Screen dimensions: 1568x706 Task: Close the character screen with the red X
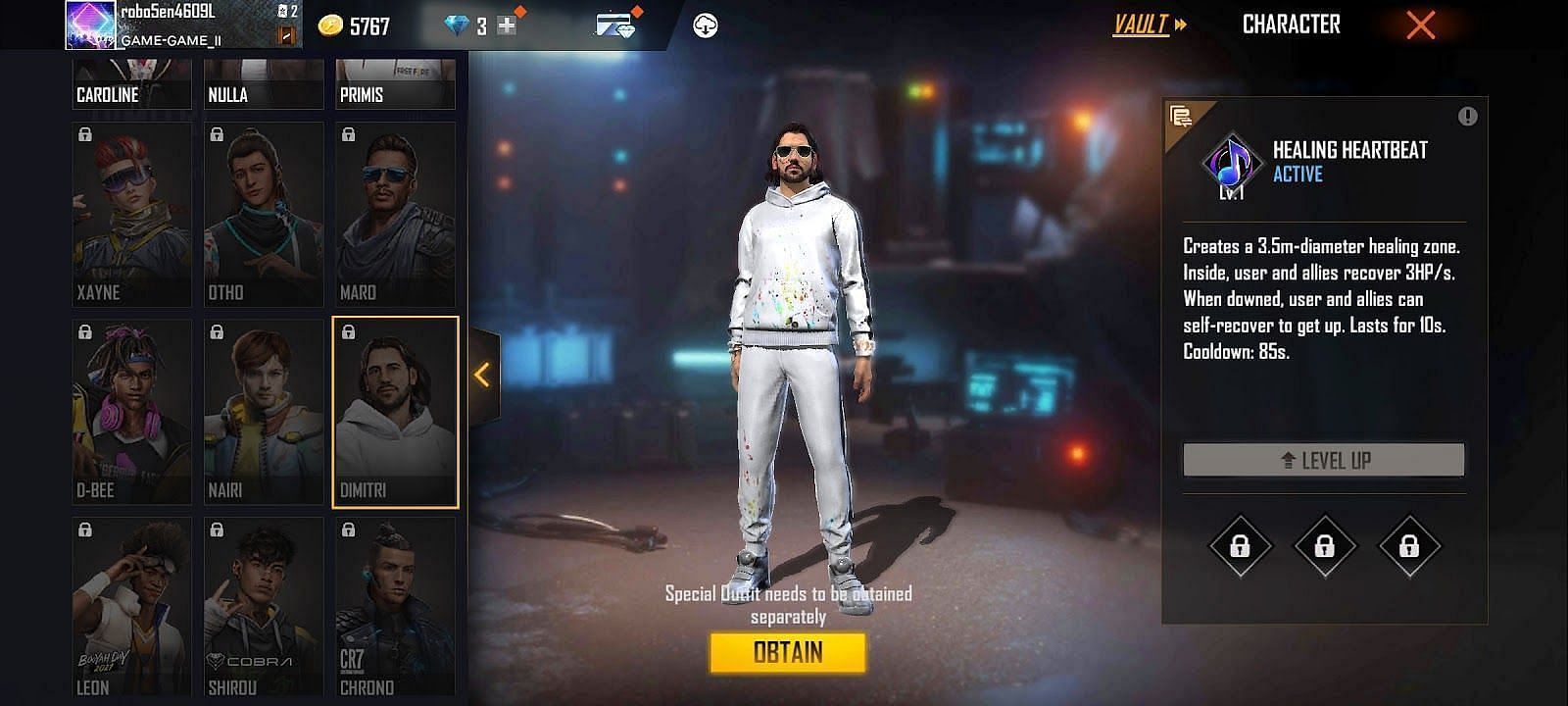[1420, 25]
